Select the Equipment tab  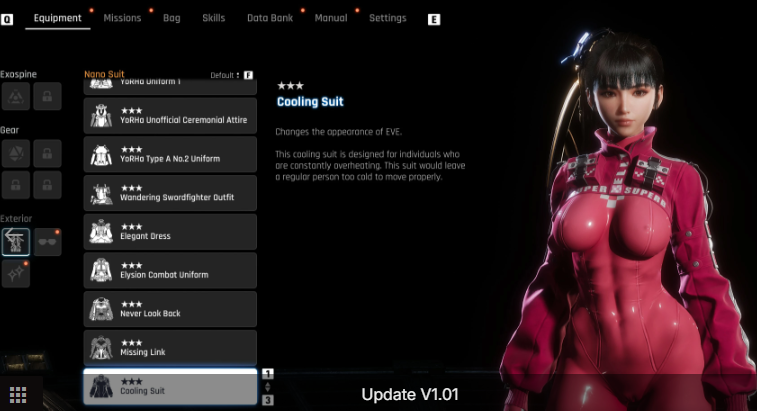[x=57, y=18]
